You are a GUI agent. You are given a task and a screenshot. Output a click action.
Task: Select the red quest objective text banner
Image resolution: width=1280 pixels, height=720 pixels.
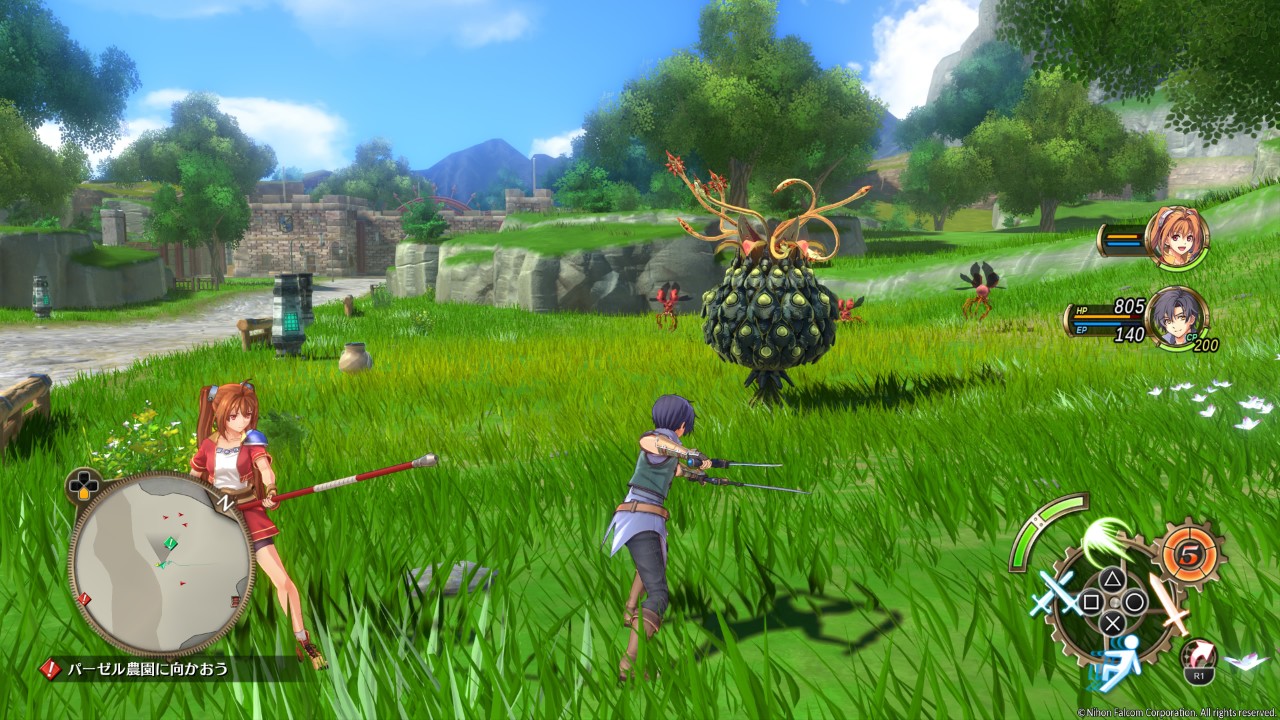[x=148, y=669]
